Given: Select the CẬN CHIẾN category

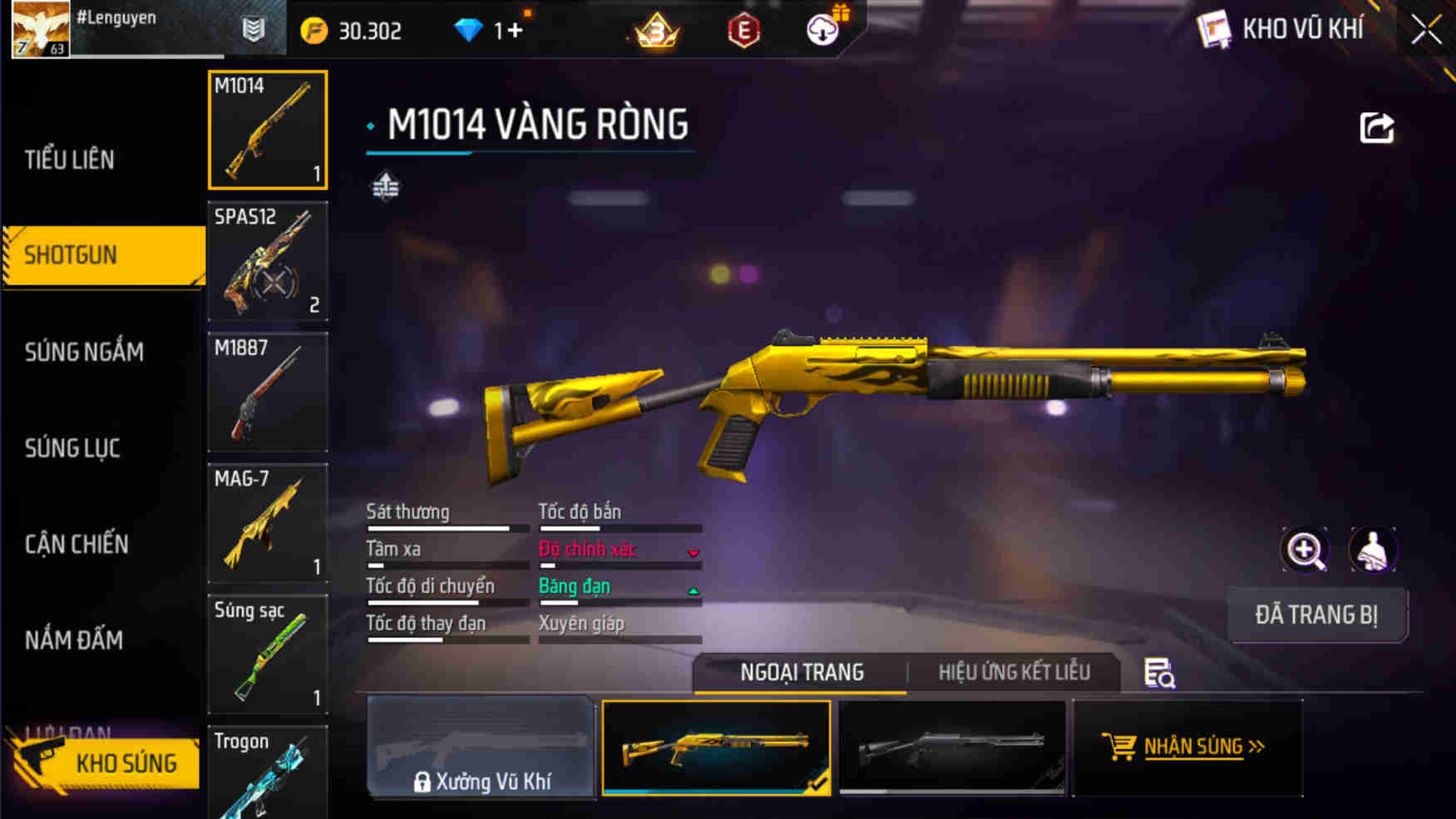Looking at the screenshot, I should 77,545.
